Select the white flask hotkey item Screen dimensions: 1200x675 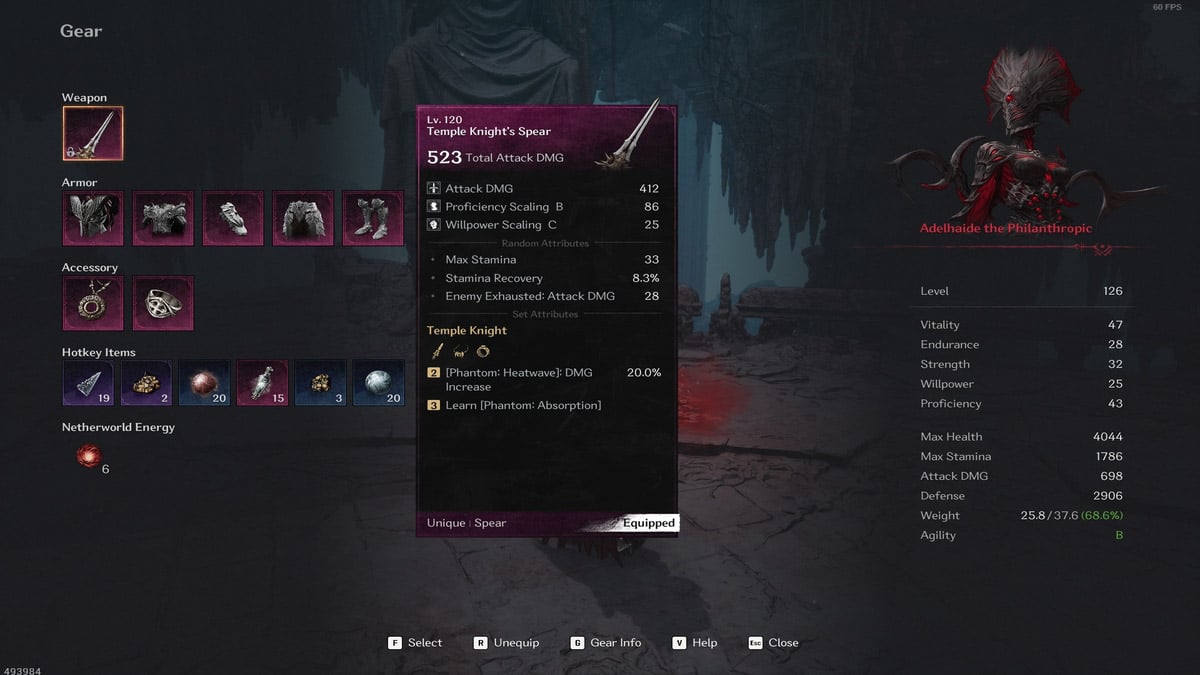coord(265,384)
